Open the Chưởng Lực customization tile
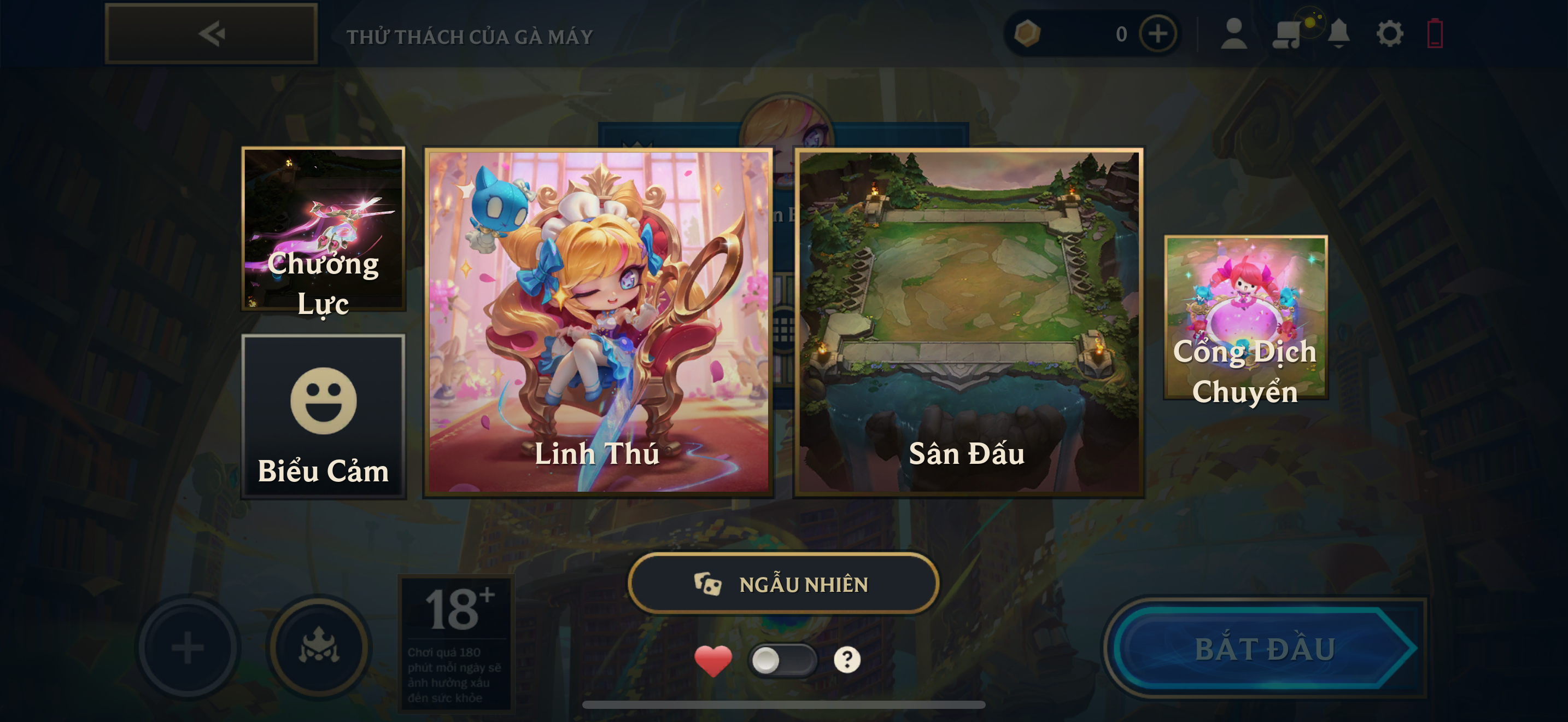The width and height of the screenshot is (1568, 722). pyautogui.click(x=323, y=229)
